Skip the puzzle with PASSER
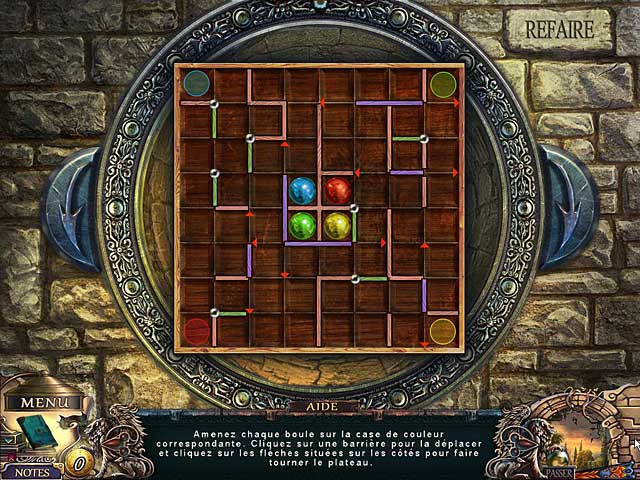640x480 pixels. pos(559,472)
